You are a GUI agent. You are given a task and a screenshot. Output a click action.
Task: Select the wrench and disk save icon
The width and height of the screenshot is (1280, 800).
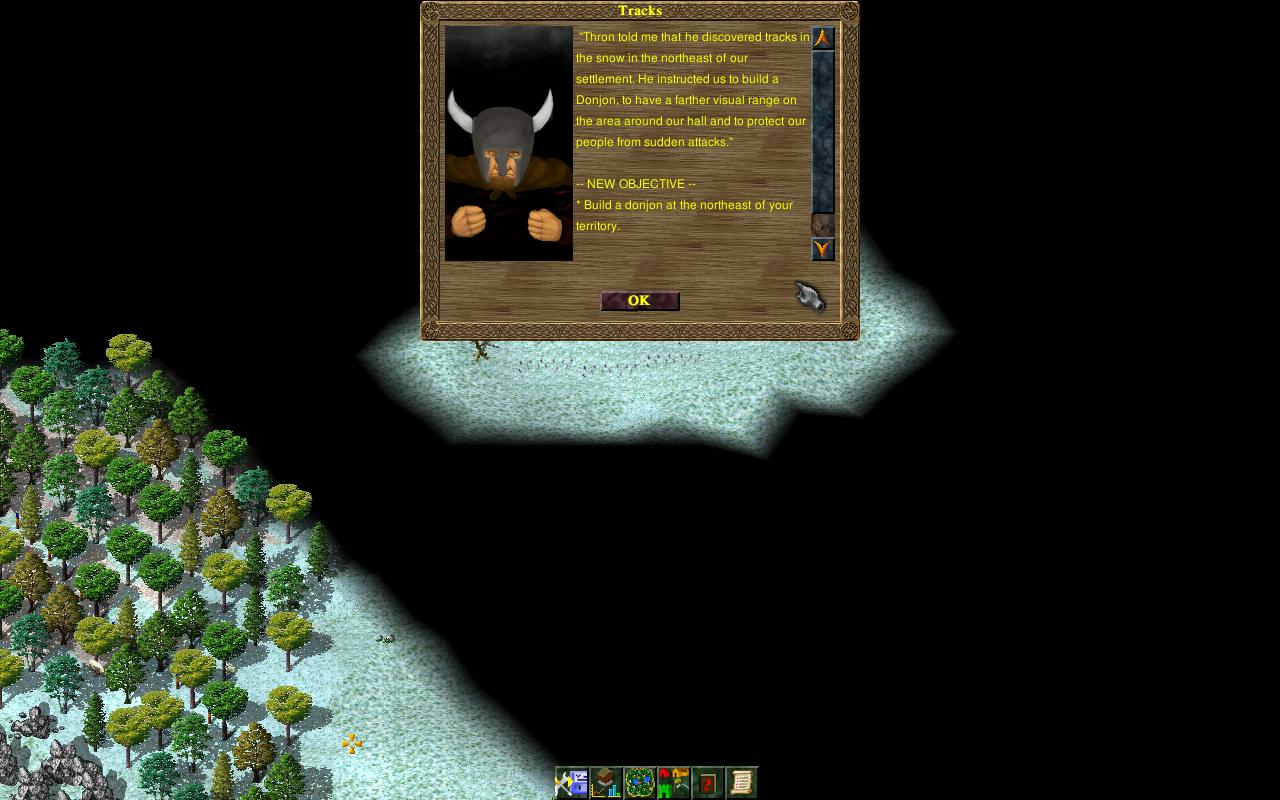(572, 782)
